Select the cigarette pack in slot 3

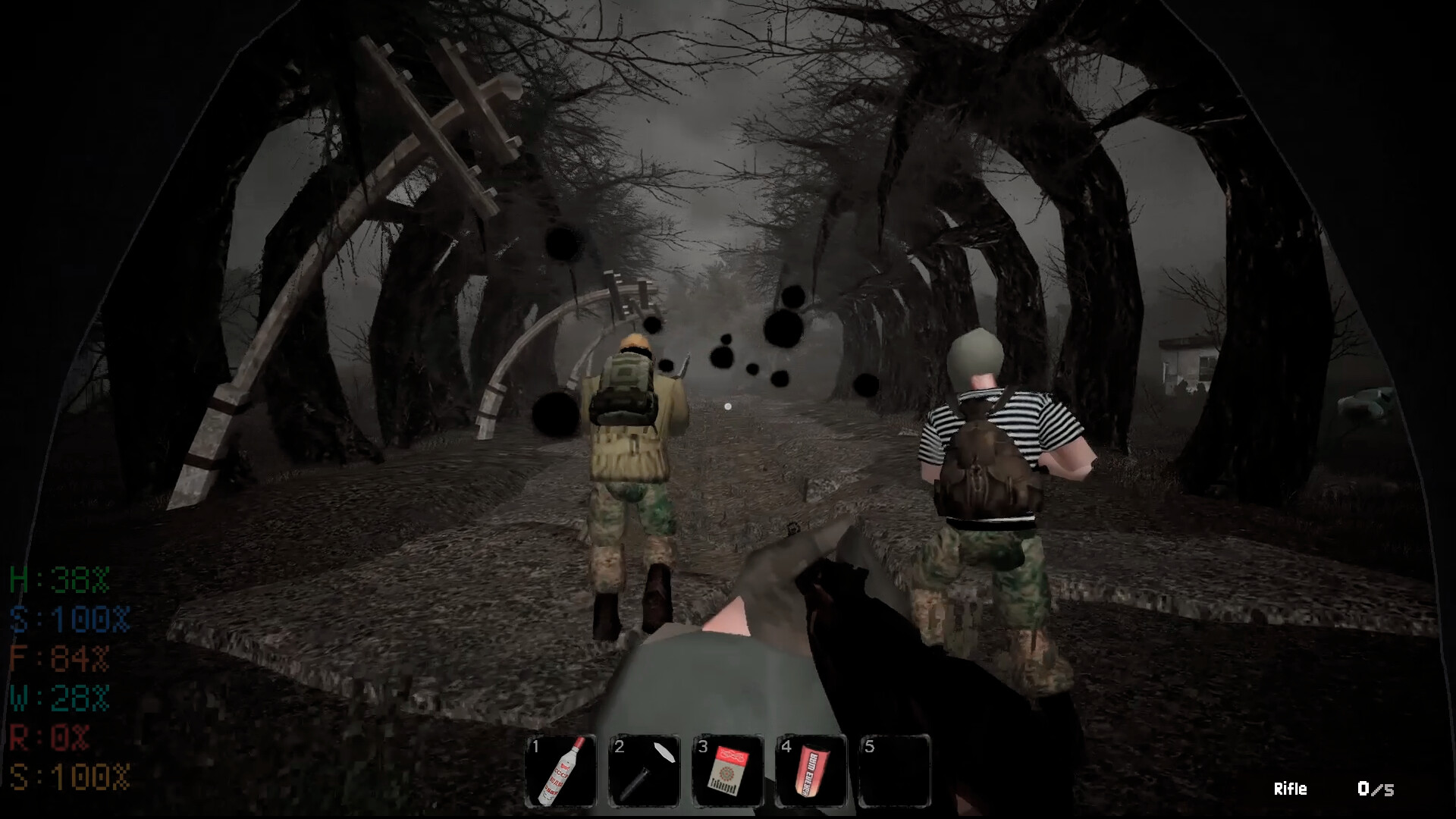727,771
